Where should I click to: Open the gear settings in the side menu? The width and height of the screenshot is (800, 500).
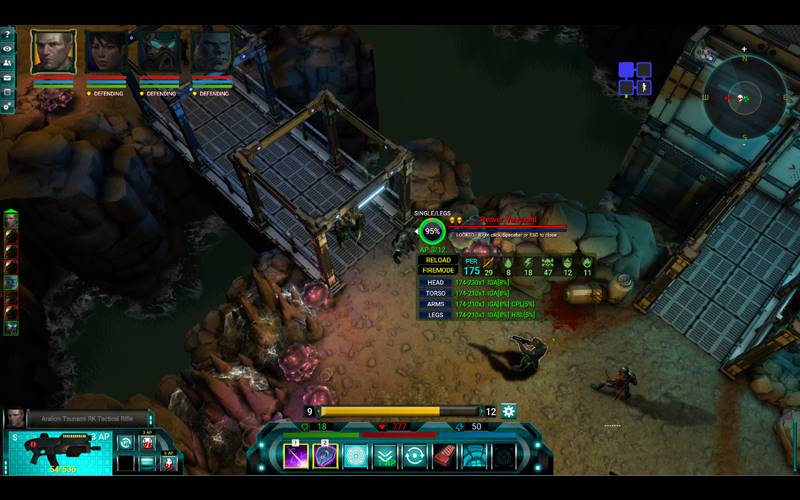click(x=7, y=105)
